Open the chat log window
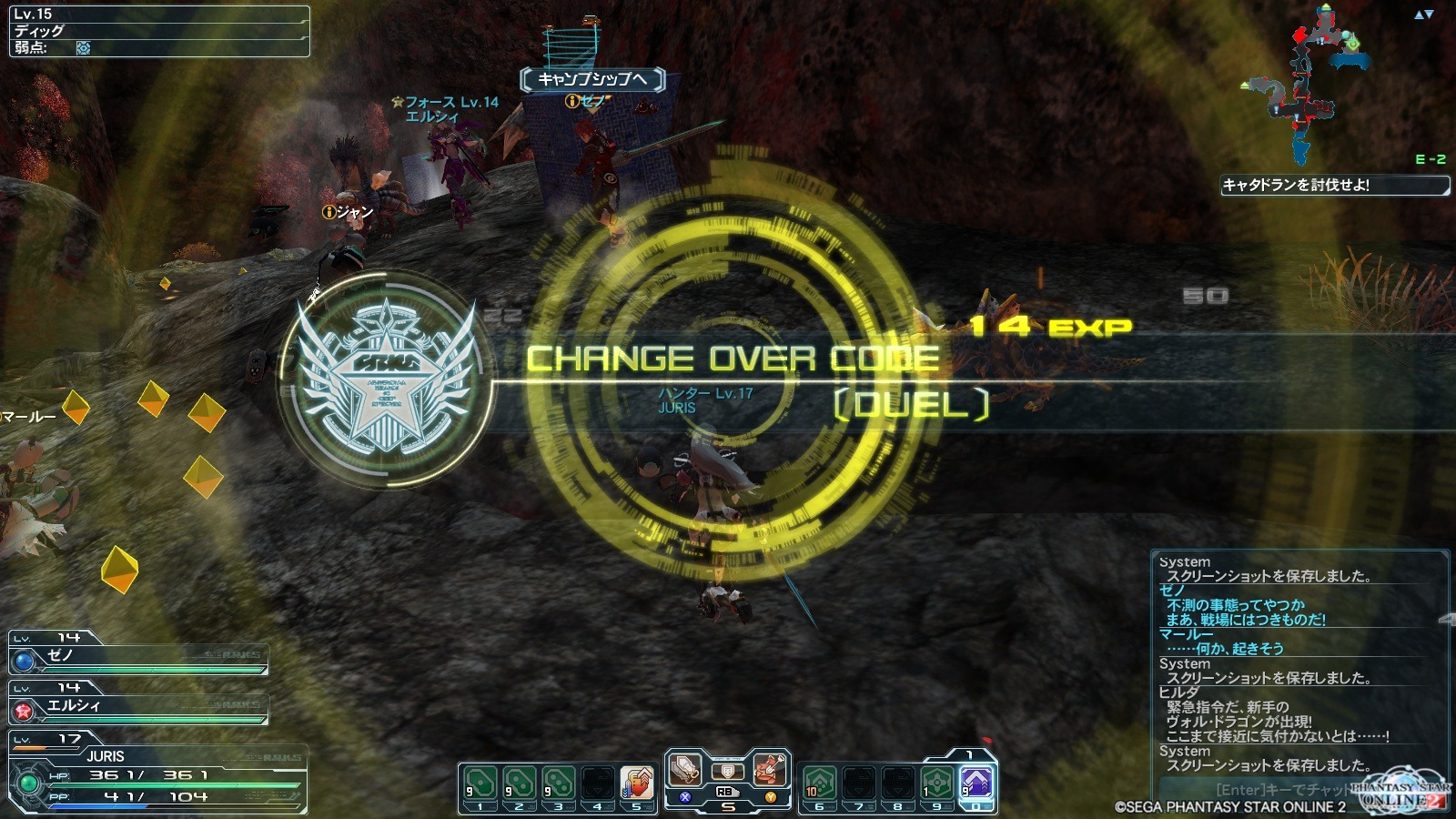The width and height of the screenshot is (1456, 819). pos(1299,664)
